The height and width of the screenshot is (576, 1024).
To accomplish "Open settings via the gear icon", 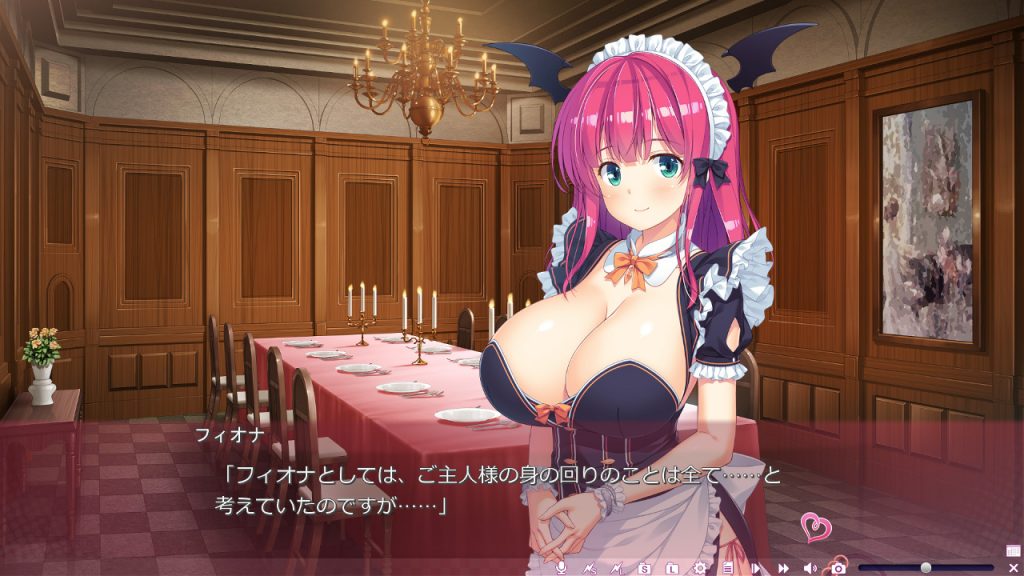I will pos(700,568).
